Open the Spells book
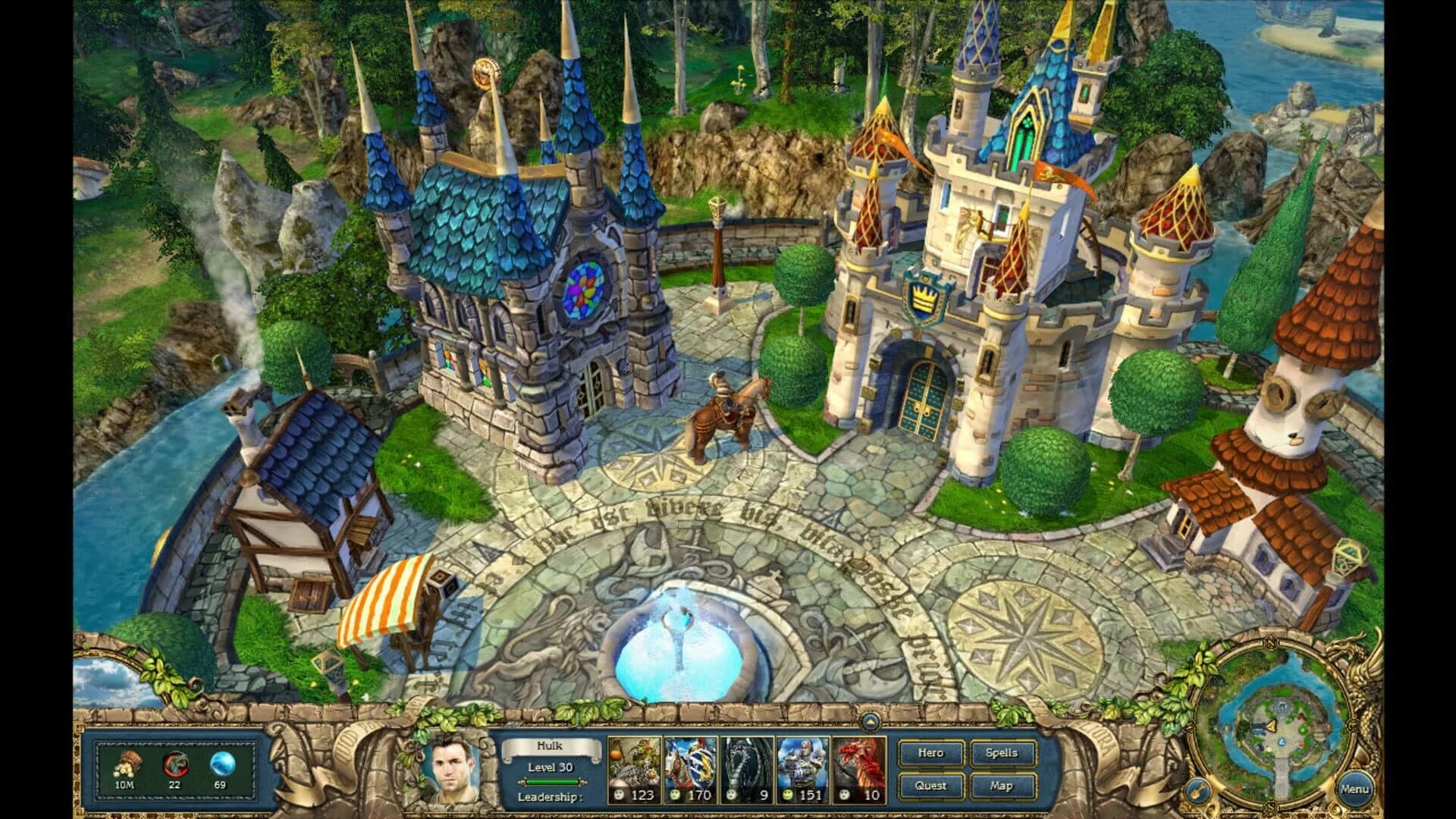 click(x=1003, y=753)
